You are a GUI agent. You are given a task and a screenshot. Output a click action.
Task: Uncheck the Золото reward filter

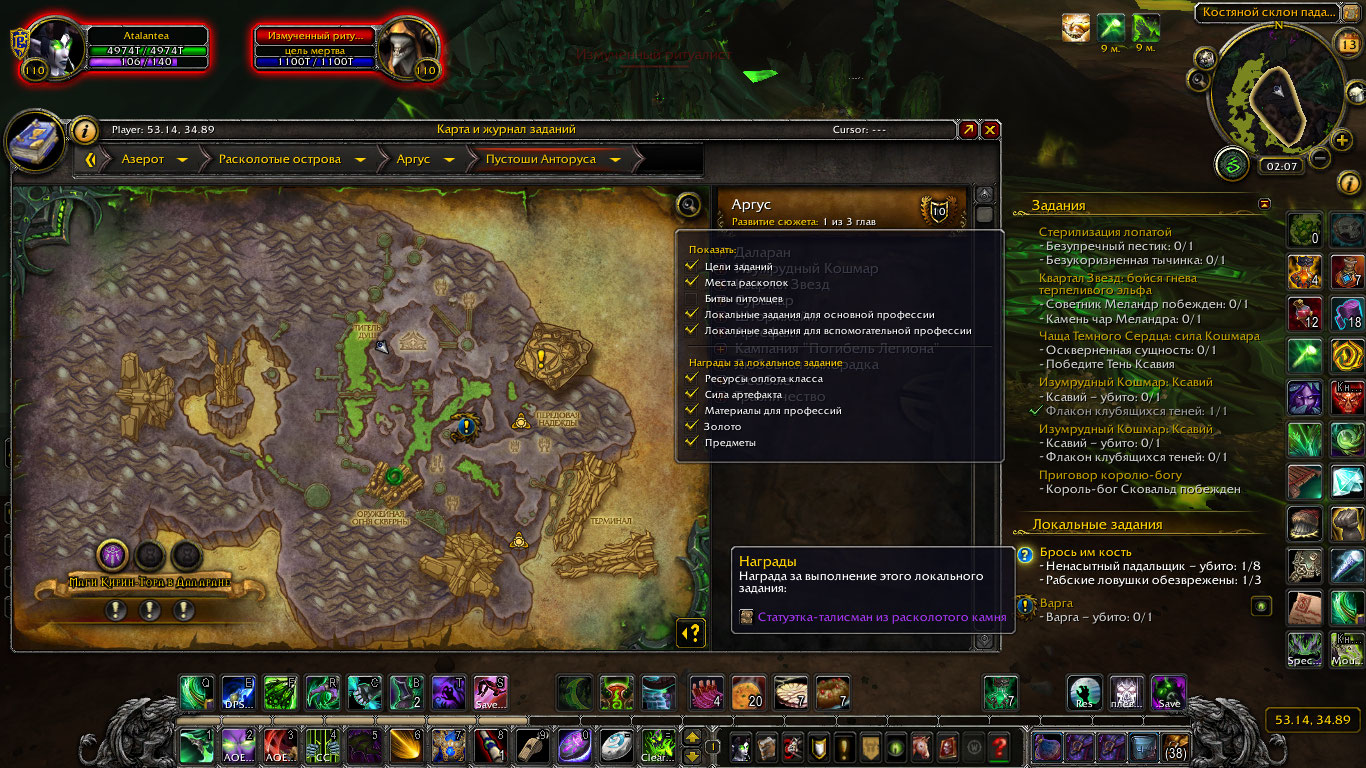pyautogui.click(x=691, y=427)
